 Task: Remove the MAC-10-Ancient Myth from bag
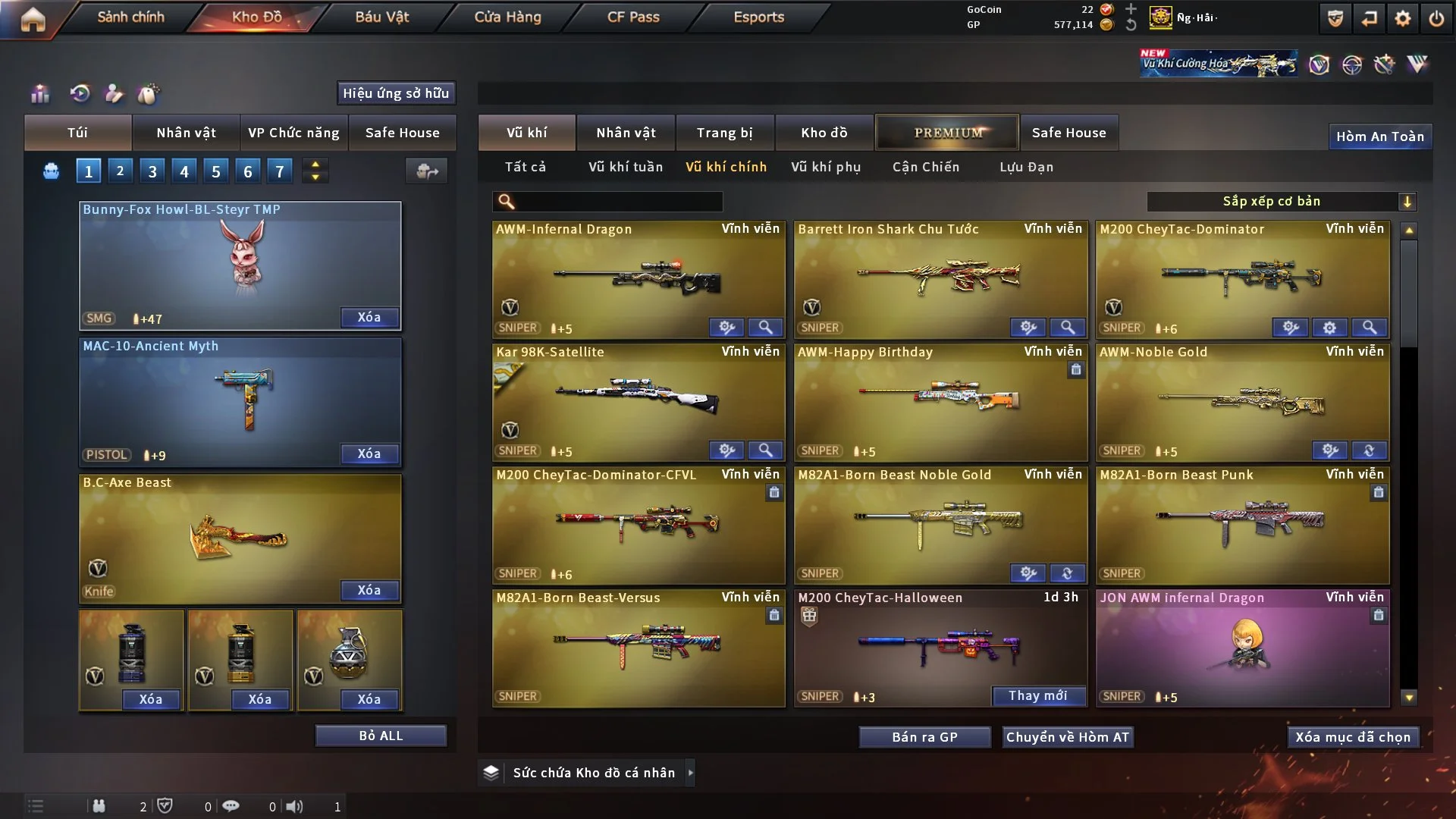click(369, 453)
